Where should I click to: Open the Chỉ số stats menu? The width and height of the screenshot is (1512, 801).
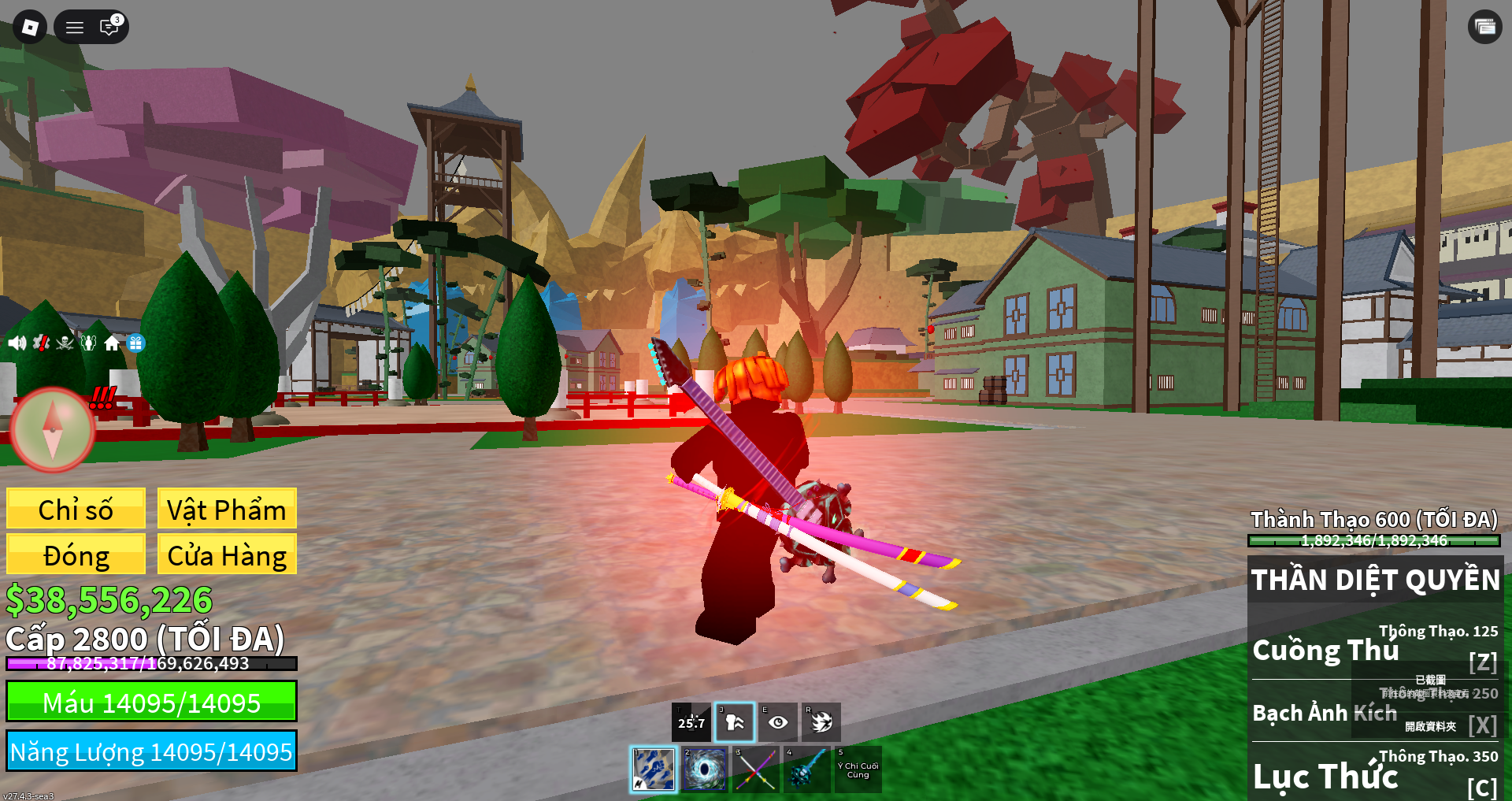coord(76,509)
